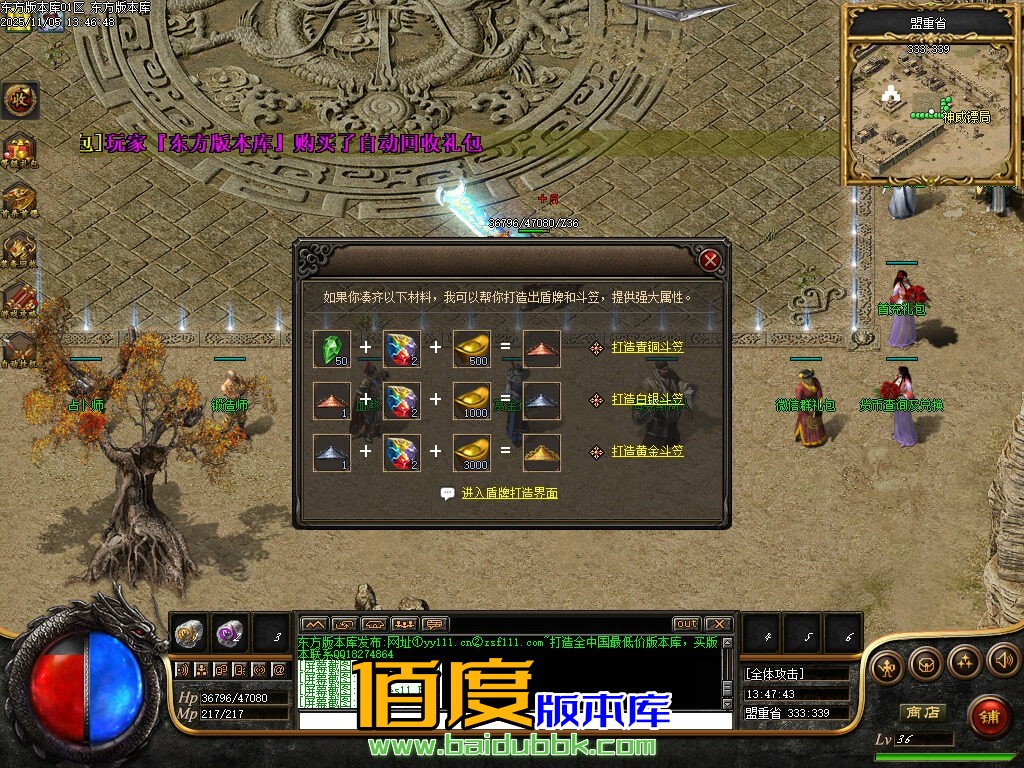Select the purple orb hotbar slot
Image resolution: width=1024 pixels, height=768 pixels.
229,632
